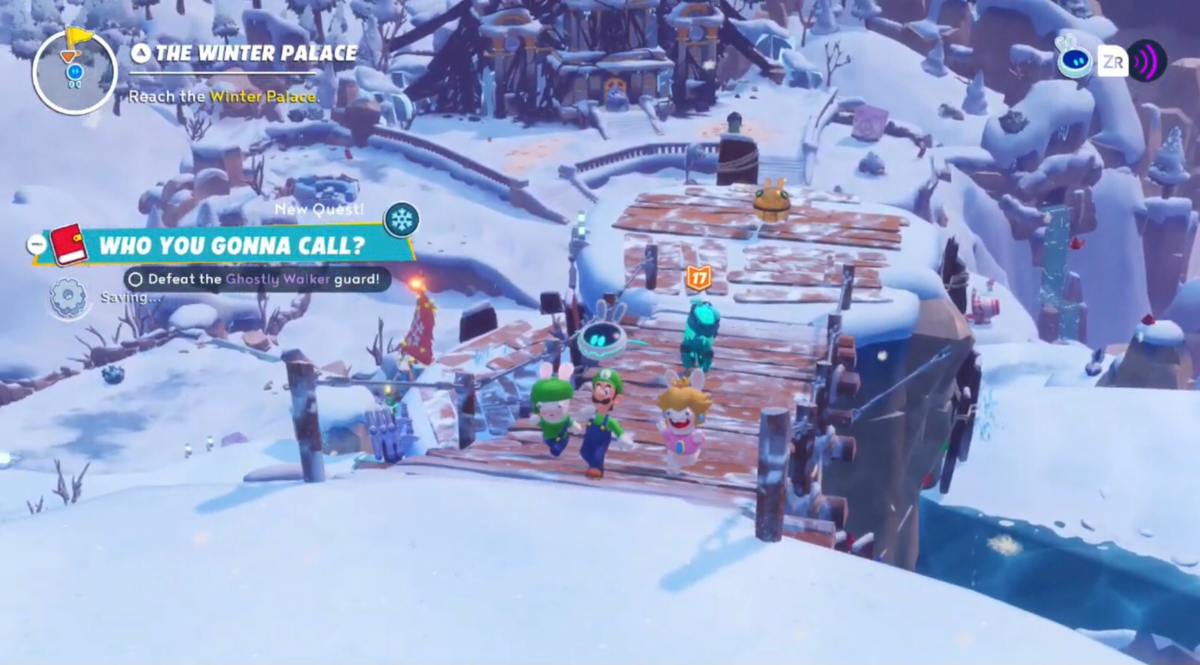Viewport: 1200px width, 665px height.
Task: Activate Beep-0's sound wave ability icon
Action: coord(1147,62)
